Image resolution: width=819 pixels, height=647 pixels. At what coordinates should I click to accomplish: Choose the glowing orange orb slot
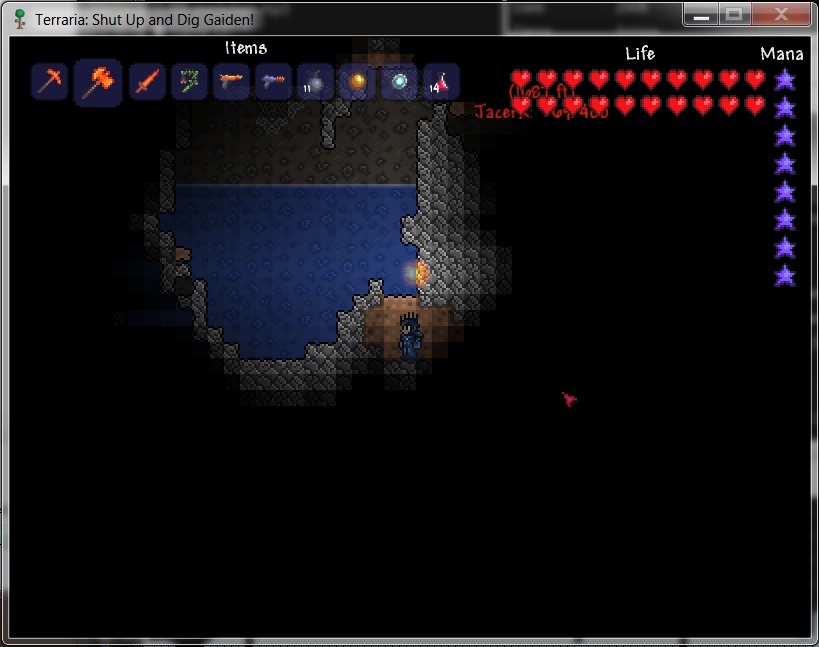point(357,82)
